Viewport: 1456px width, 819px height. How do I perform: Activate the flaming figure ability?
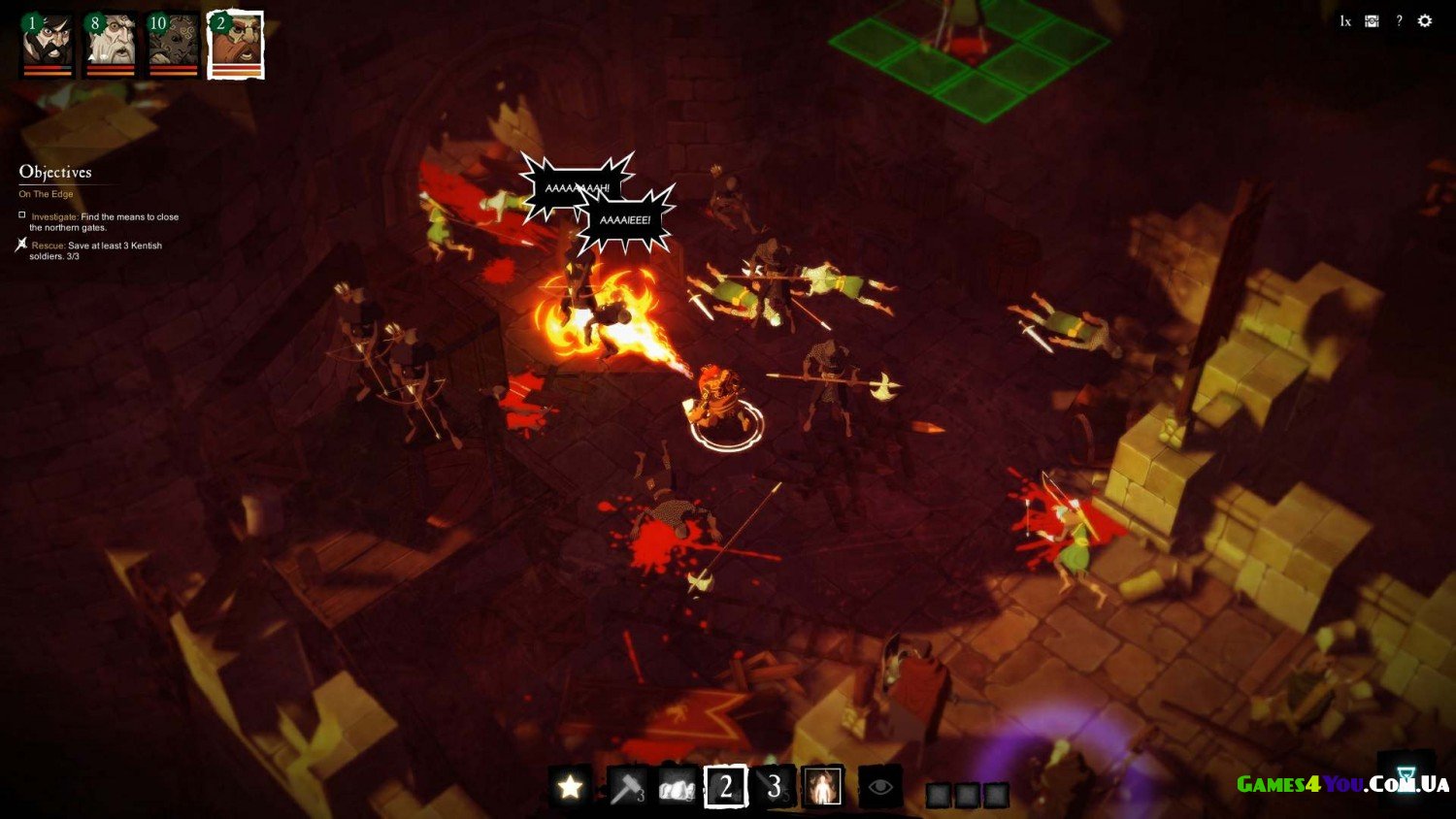[x=823, y=786]
